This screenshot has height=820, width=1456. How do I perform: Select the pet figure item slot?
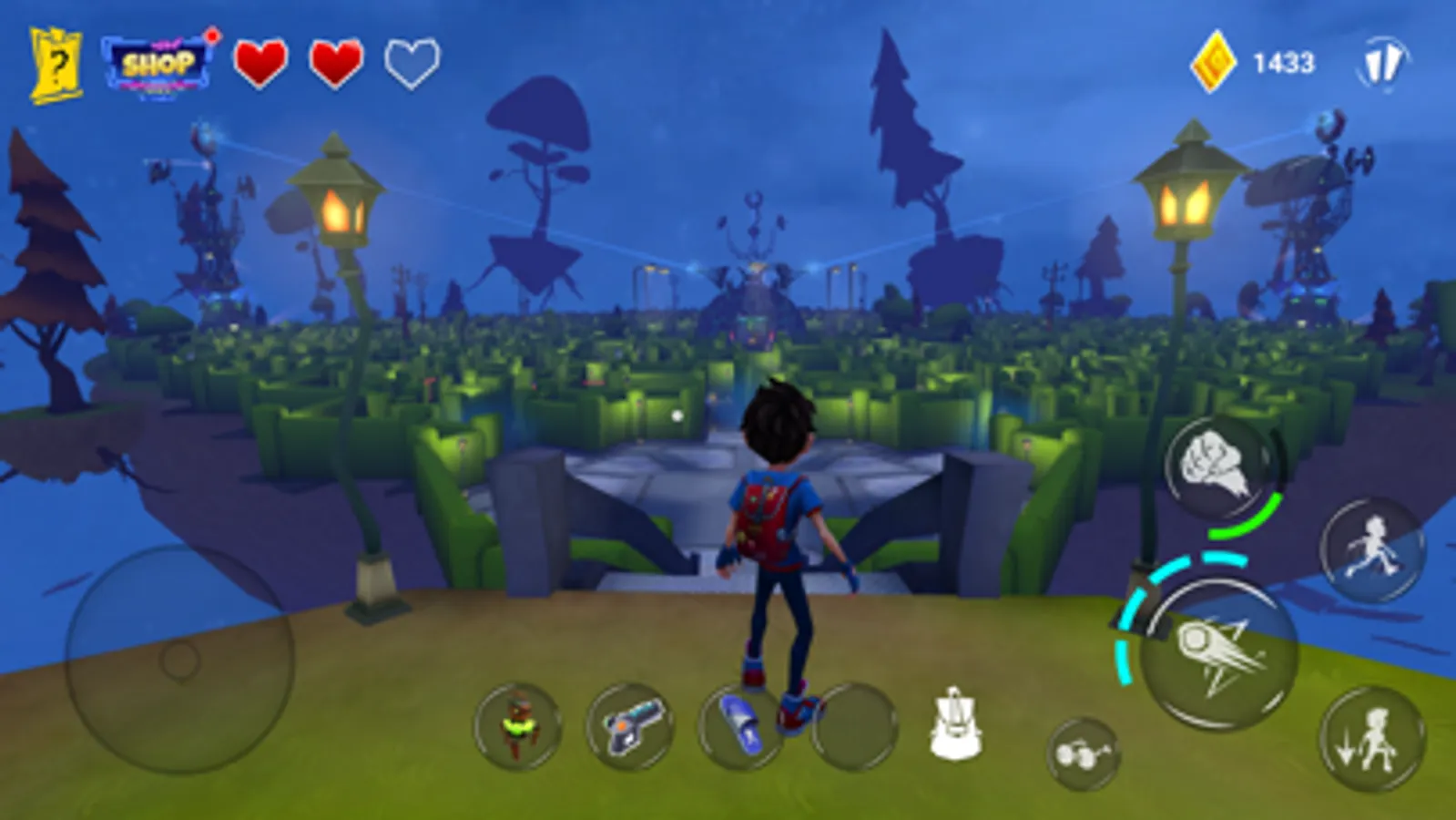click(x=515, y=726)
